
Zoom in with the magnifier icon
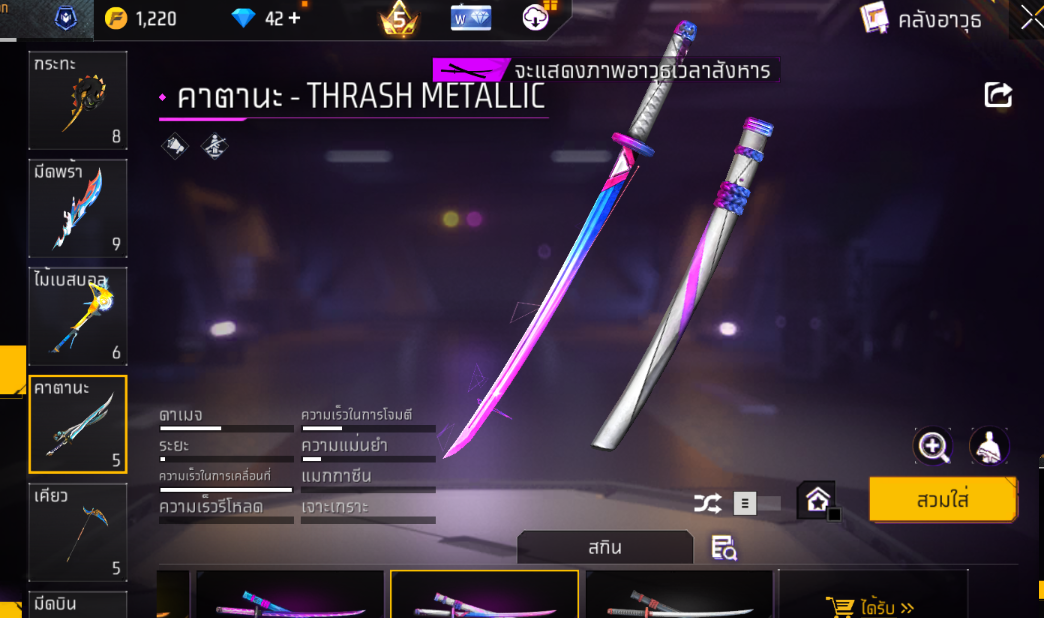[x=933, y=446]
